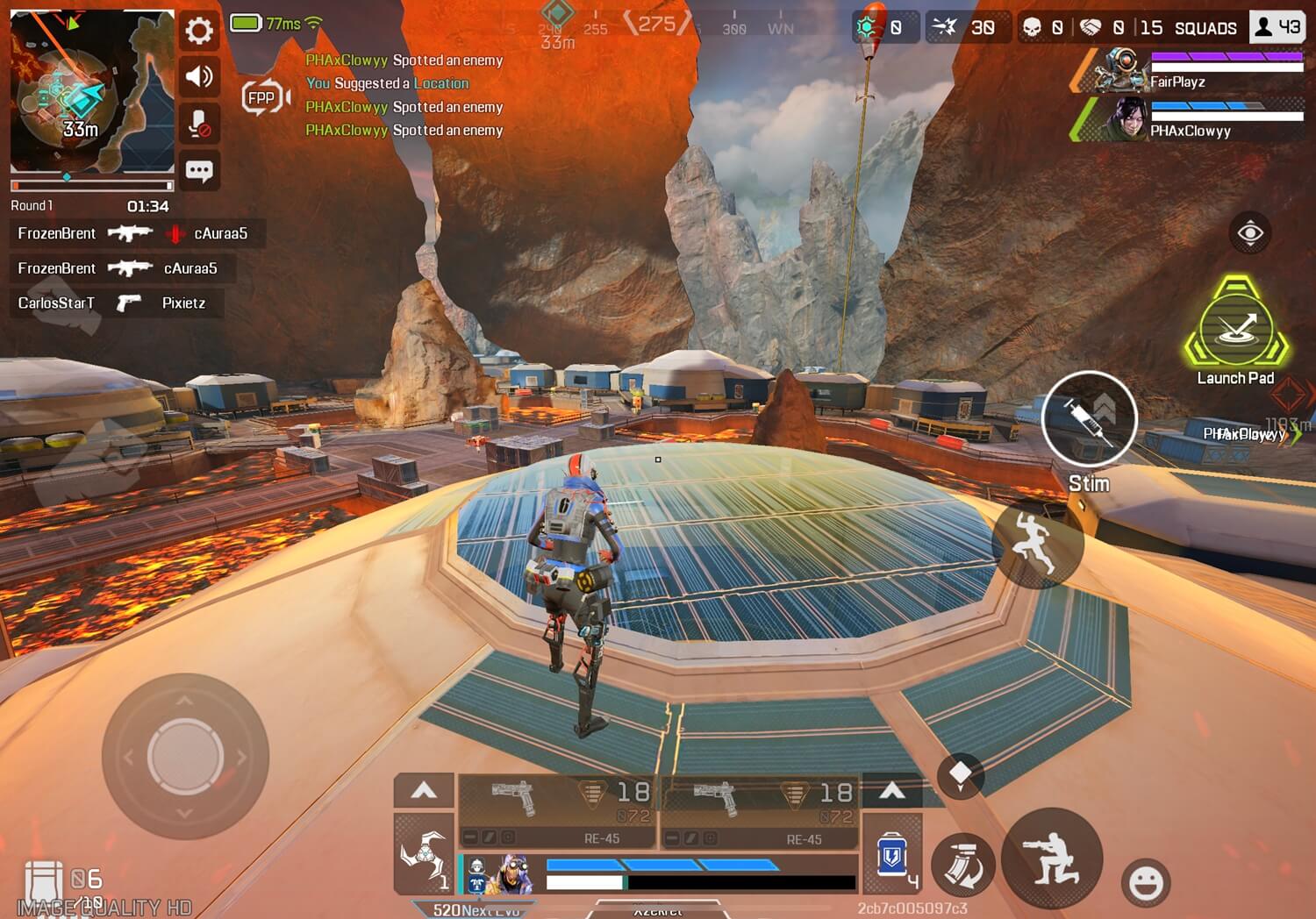Screen dimensions: 1316x919
Task: Switch camera with the FPP button
Action: [263, 98]
